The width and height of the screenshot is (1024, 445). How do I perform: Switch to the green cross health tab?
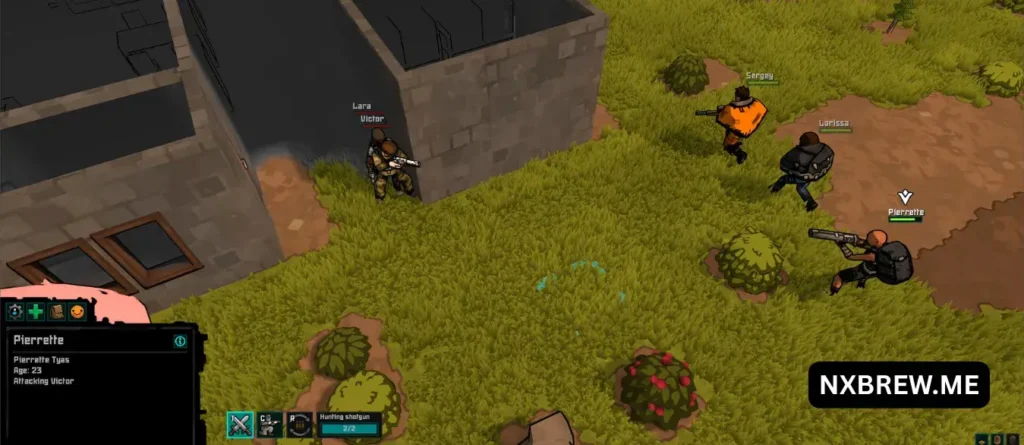[35, 312]
